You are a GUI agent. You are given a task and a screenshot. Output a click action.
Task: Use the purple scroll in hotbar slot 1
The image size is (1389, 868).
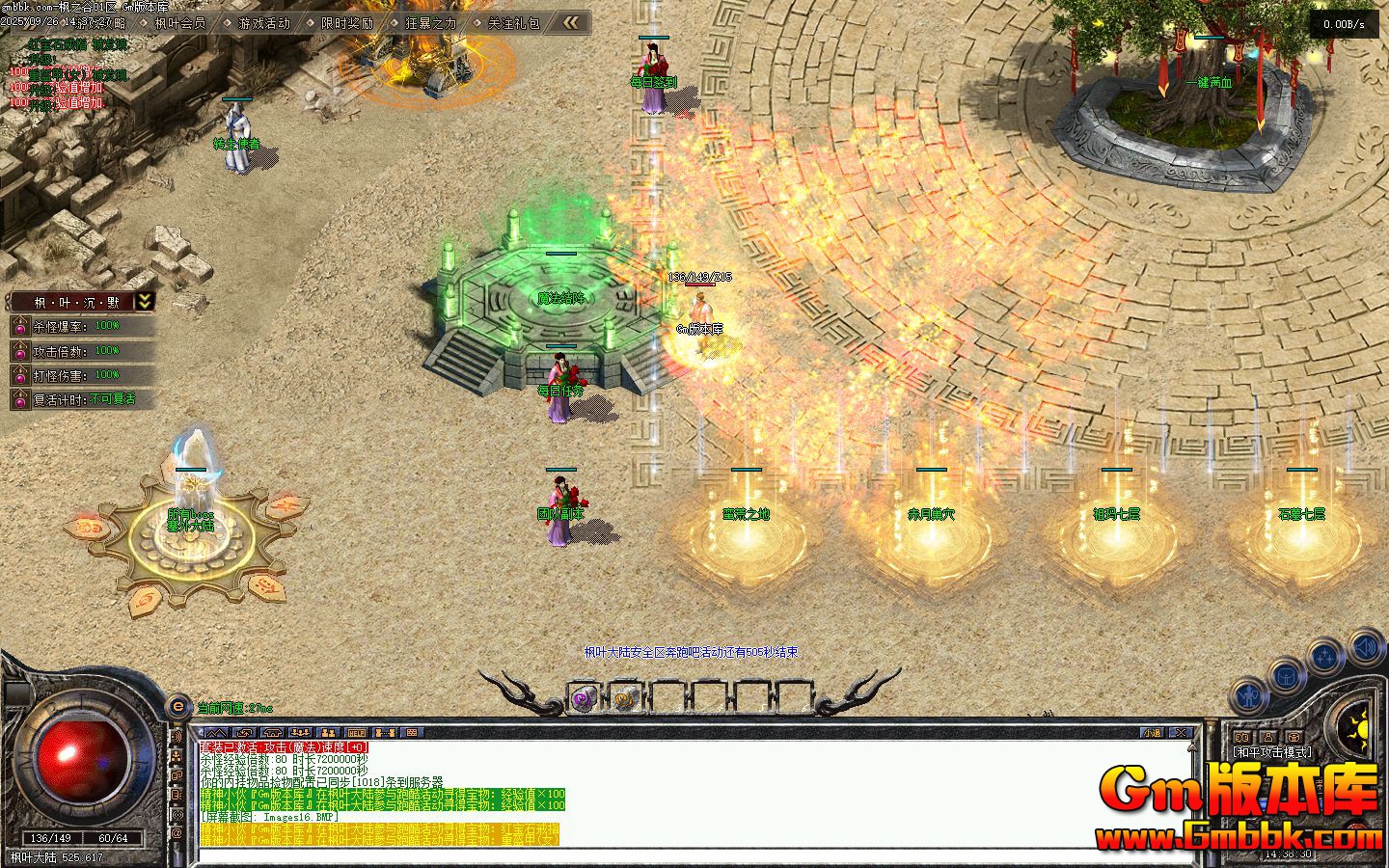coord(583,698)
